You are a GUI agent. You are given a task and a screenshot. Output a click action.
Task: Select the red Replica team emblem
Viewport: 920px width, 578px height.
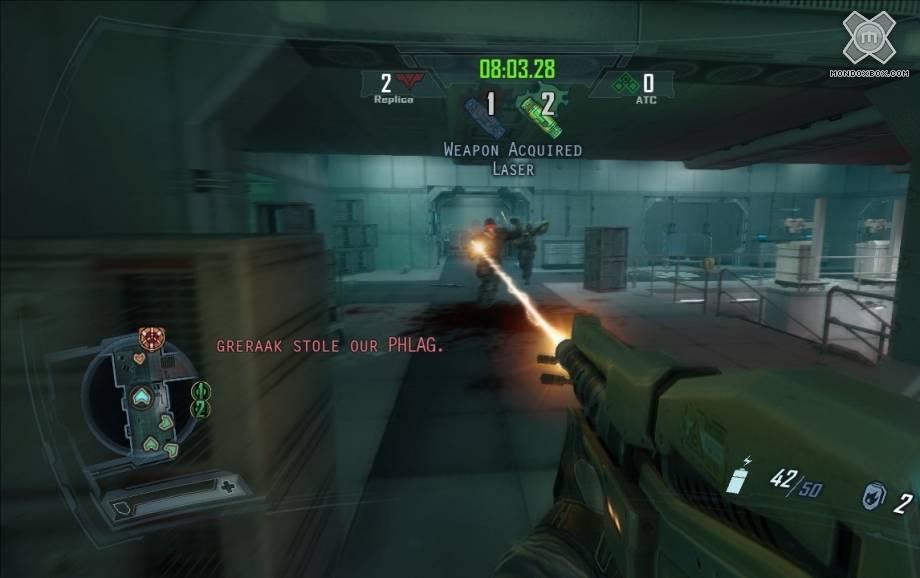coord(406,82)
